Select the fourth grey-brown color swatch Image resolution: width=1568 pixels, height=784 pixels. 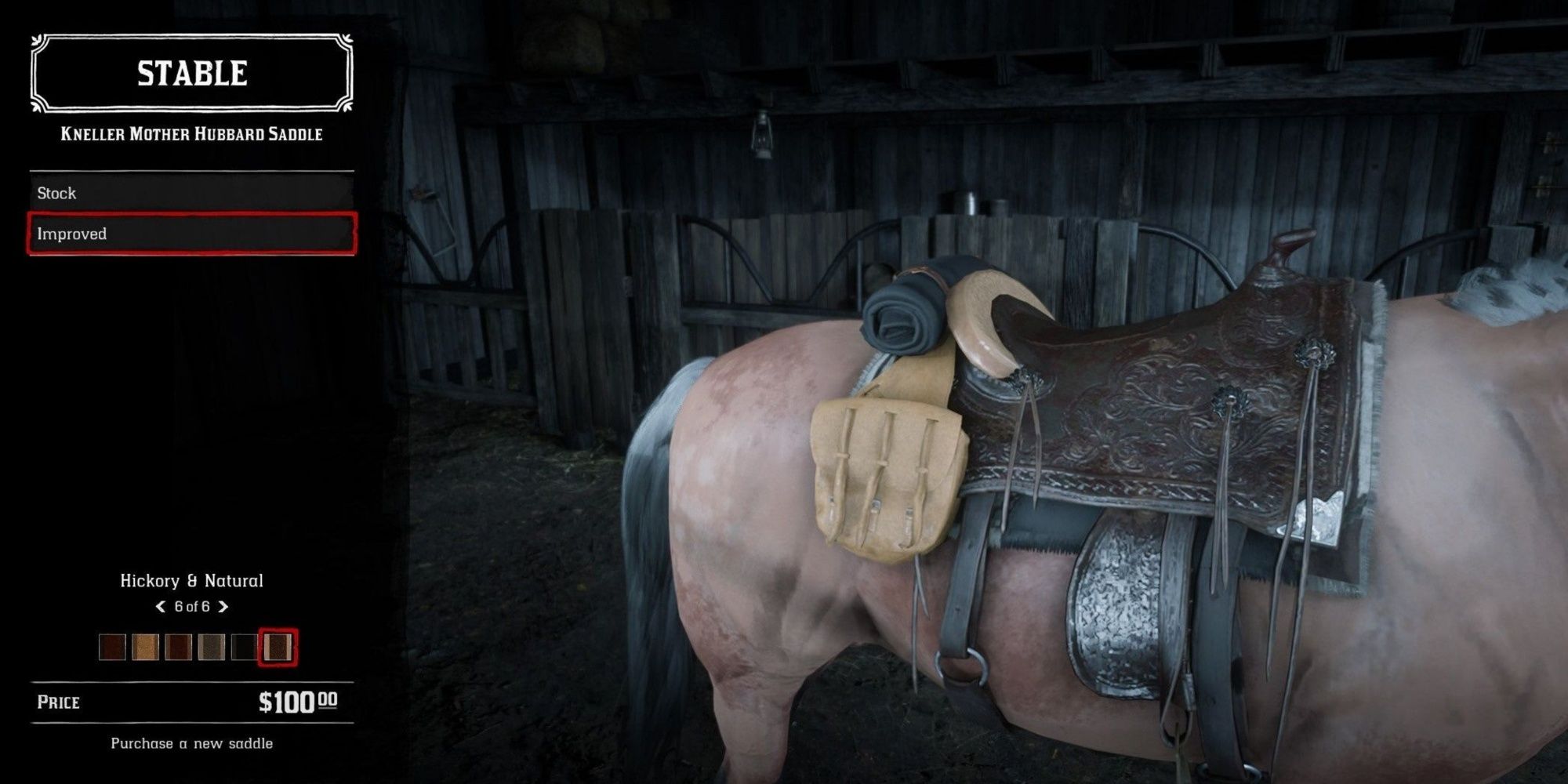coord(212,647)
